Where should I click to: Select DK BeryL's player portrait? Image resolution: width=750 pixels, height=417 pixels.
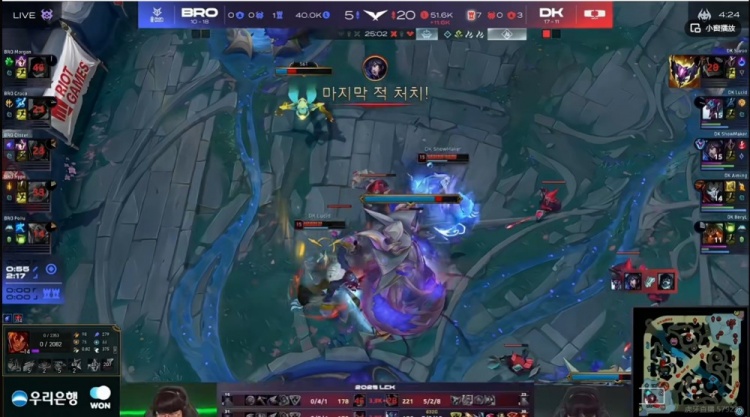click(713, 233)
